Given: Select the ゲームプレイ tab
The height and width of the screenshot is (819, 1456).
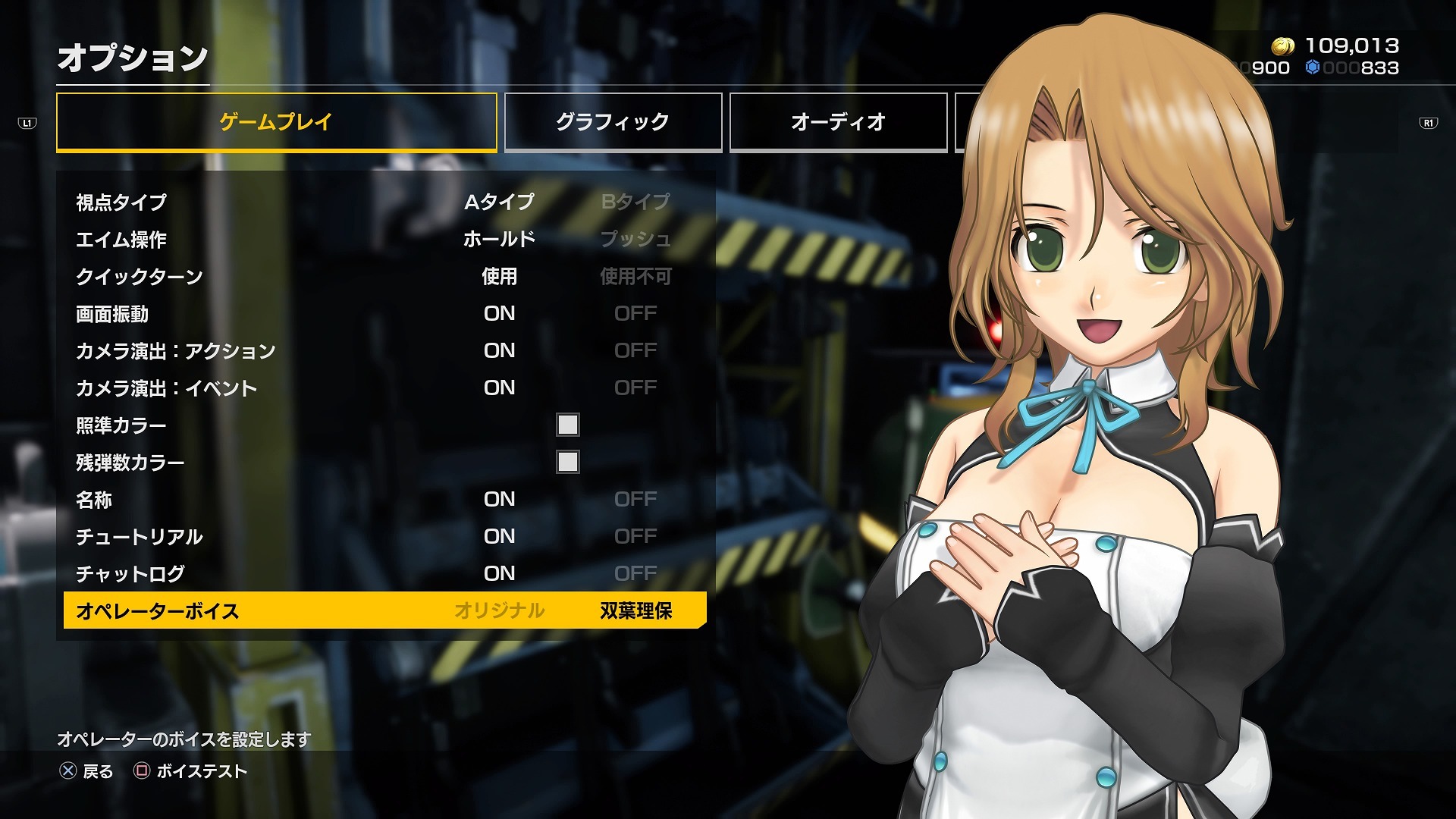Looking at the screenshot, I should click(276, 122).
